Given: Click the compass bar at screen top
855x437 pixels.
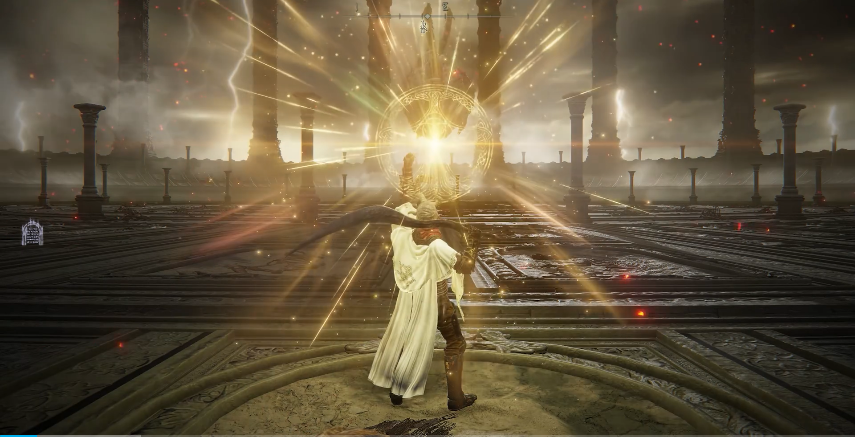Looking at the screenshot, I should (x=427, y=17).
